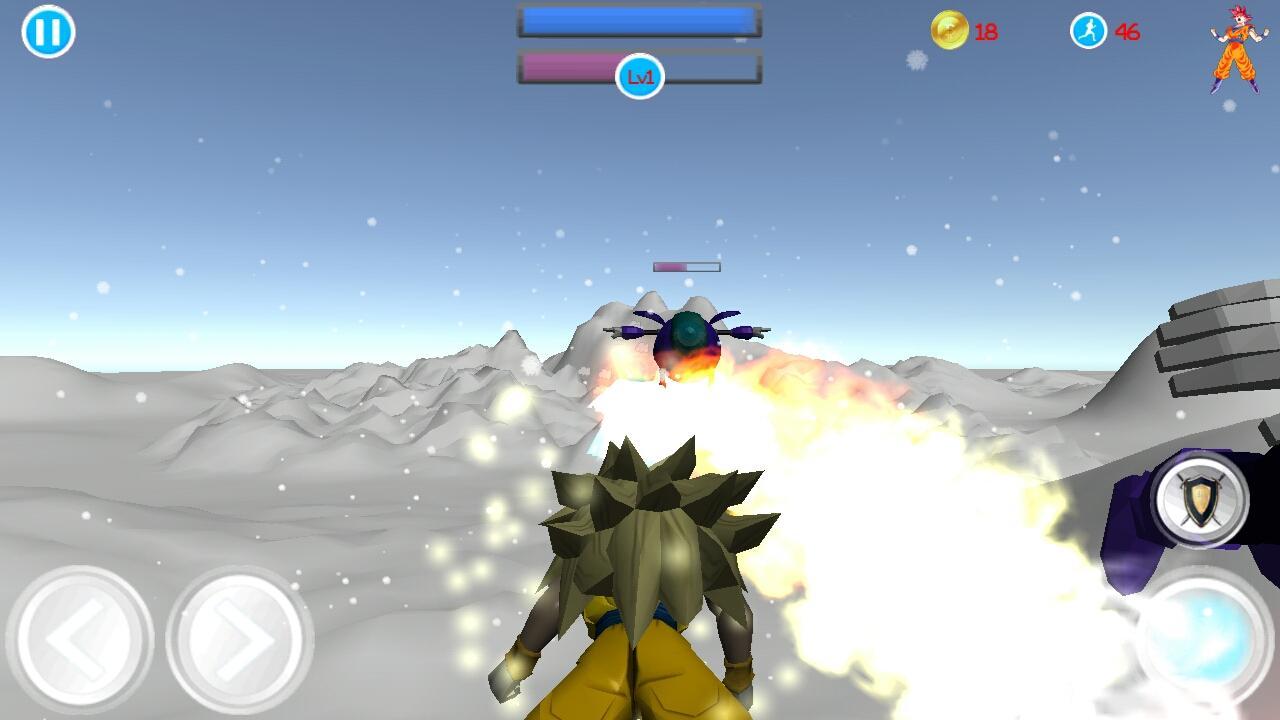Tap the blue running-man stamina icon
The width and height of the screenshot is (1280, 720).
click(x=1088, y=30)
